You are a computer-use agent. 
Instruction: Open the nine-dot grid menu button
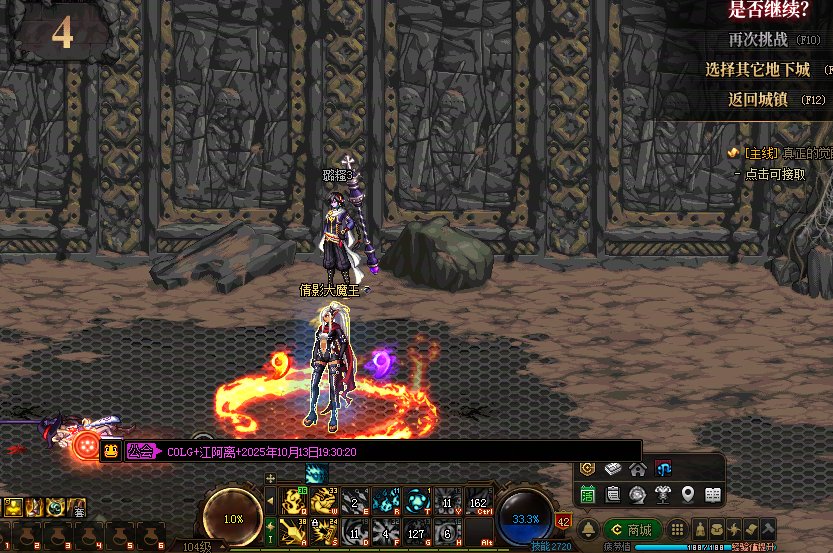(x=677, y=529)
